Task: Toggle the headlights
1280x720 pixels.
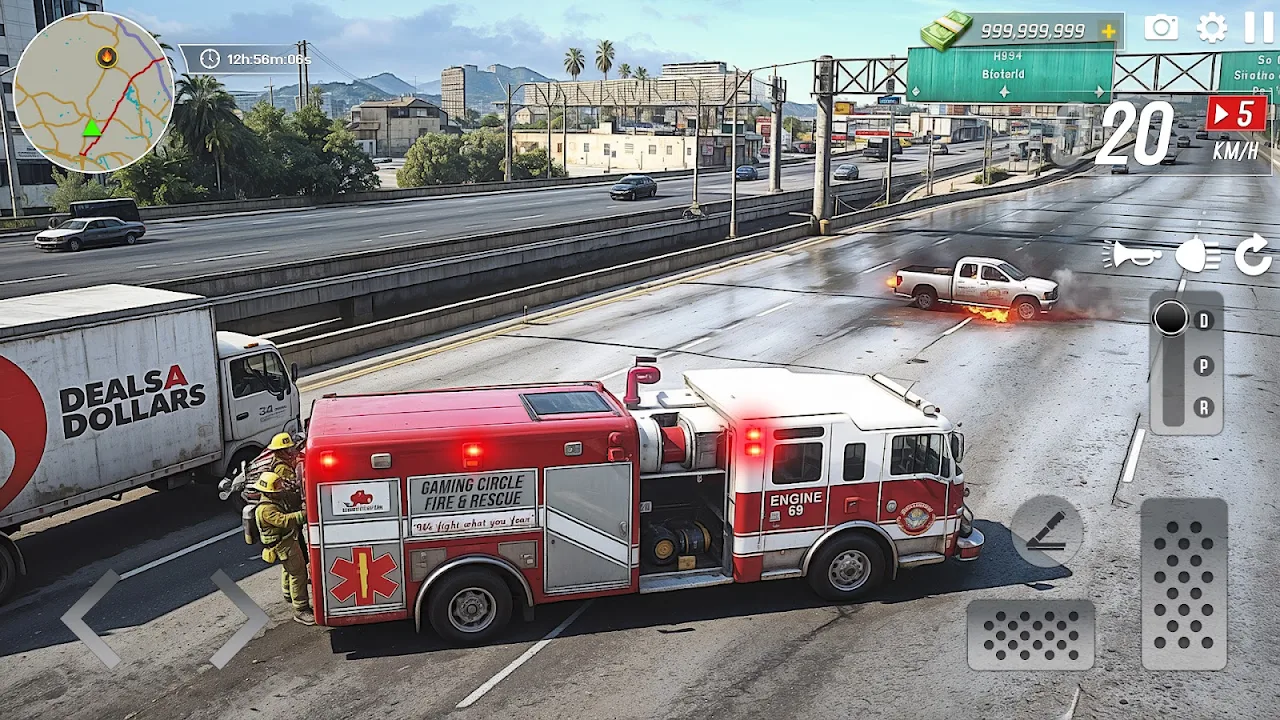Action: click(1197, 256)
